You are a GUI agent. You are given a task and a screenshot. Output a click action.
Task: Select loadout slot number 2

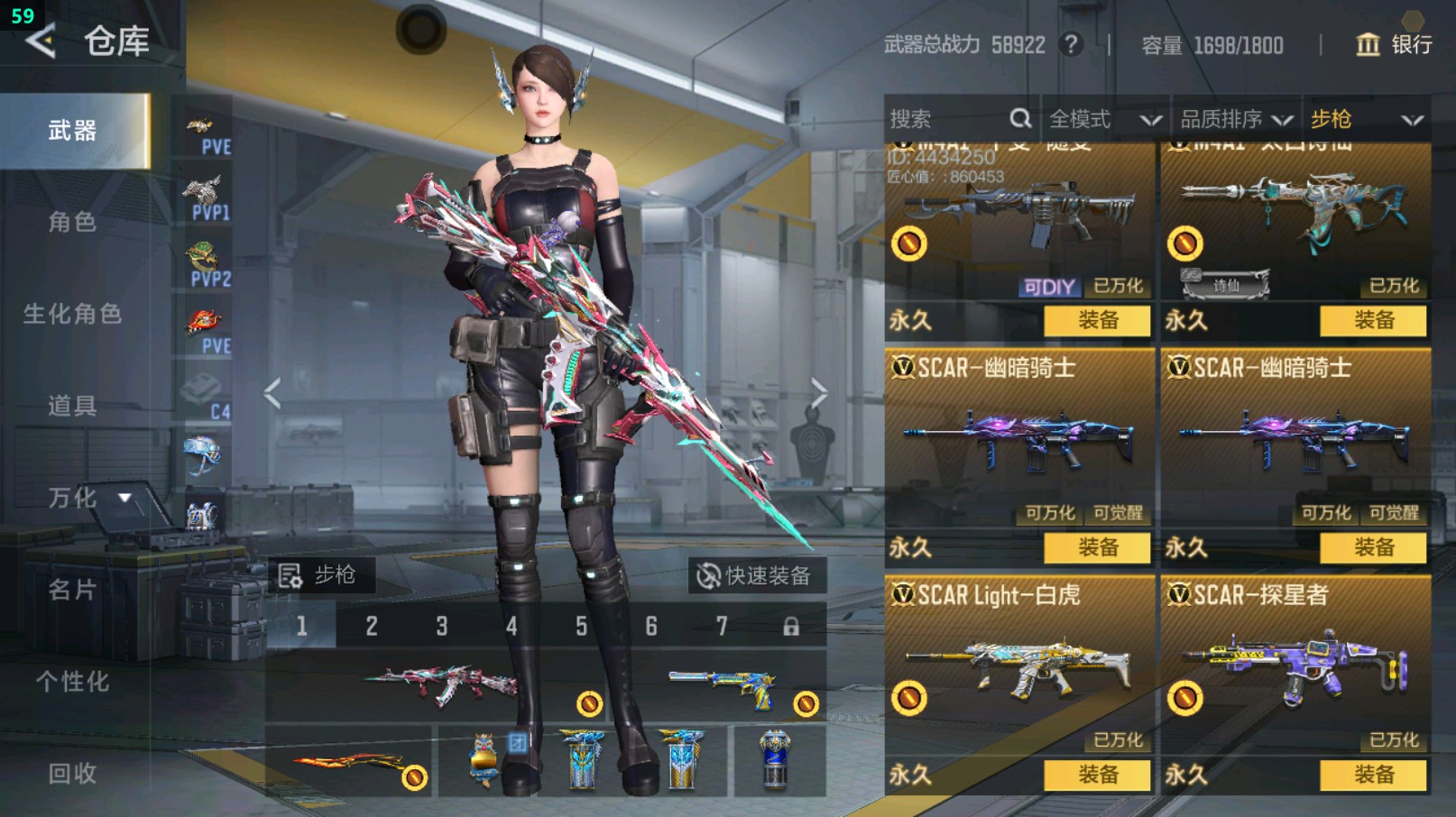372,626
